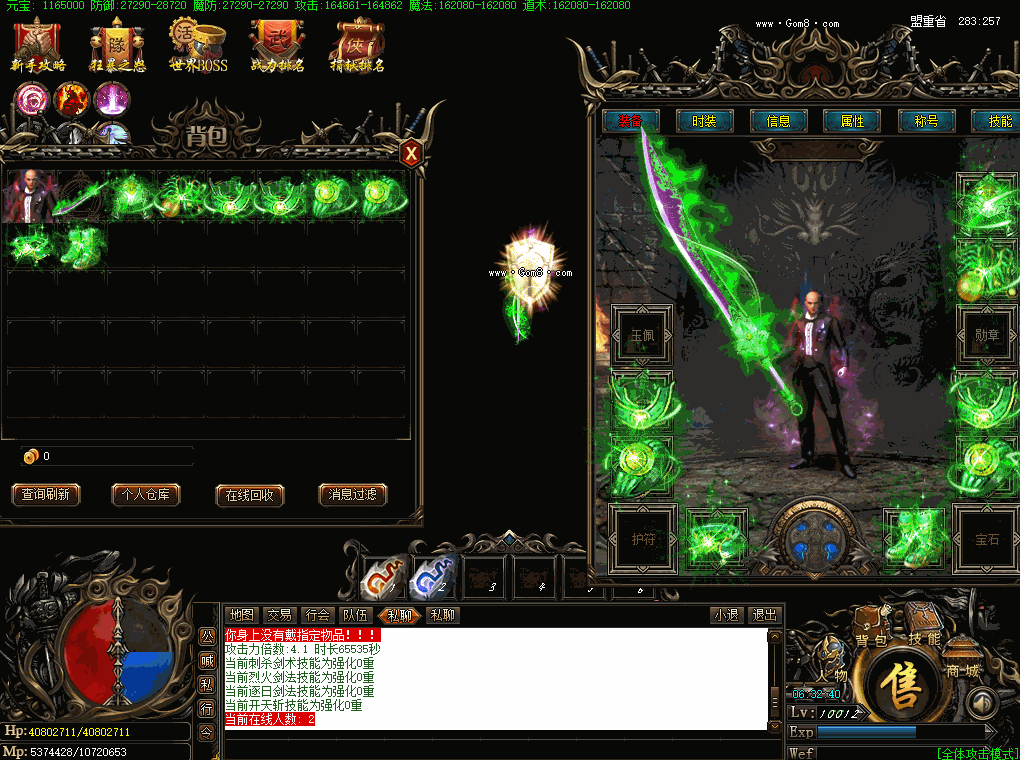
Task: Open the 狂暴之怒 banner icon
Action: tap(118, 46)
